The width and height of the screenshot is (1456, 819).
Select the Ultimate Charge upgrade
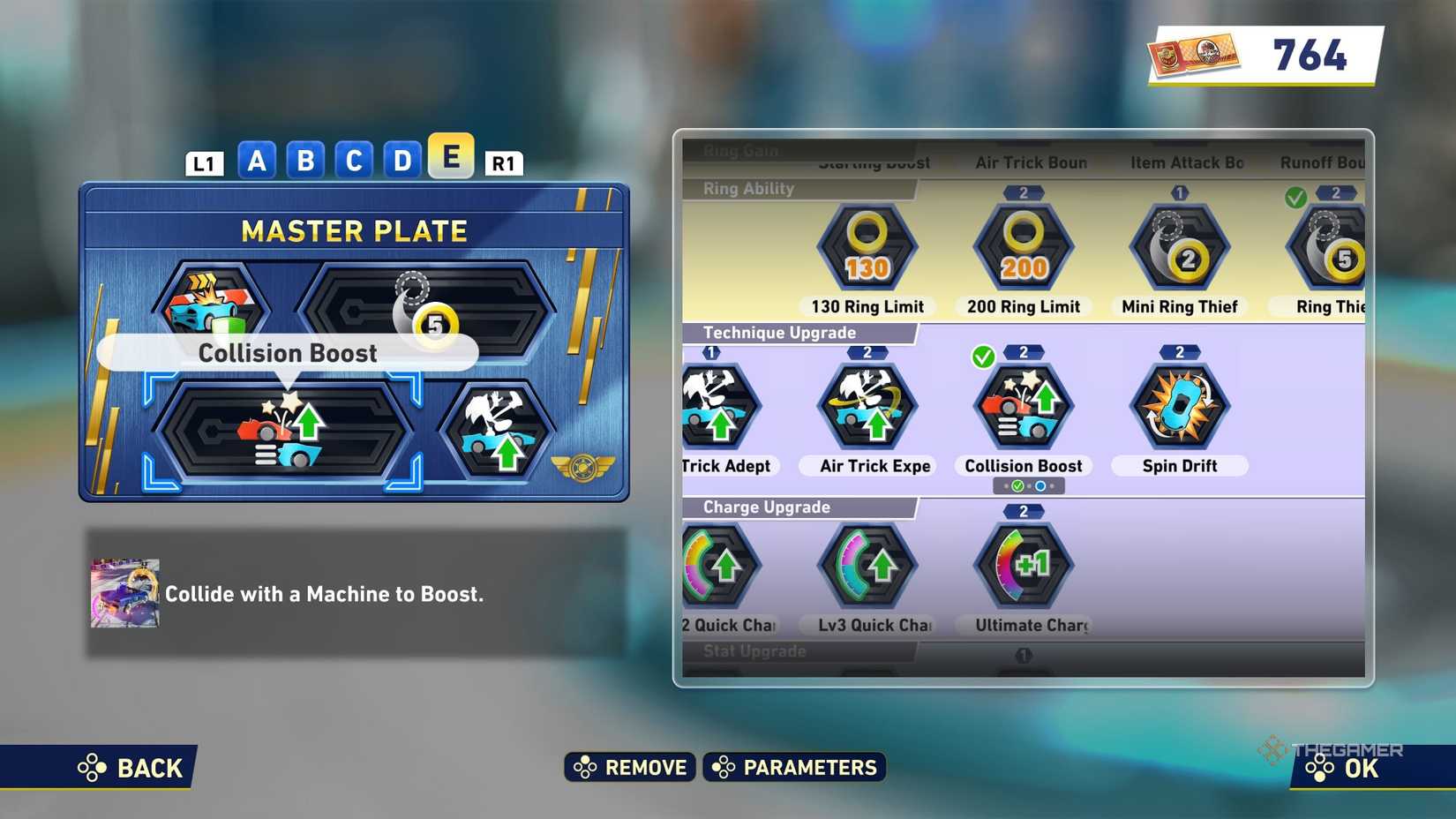pyautogui.click(x=1022, y=567)
